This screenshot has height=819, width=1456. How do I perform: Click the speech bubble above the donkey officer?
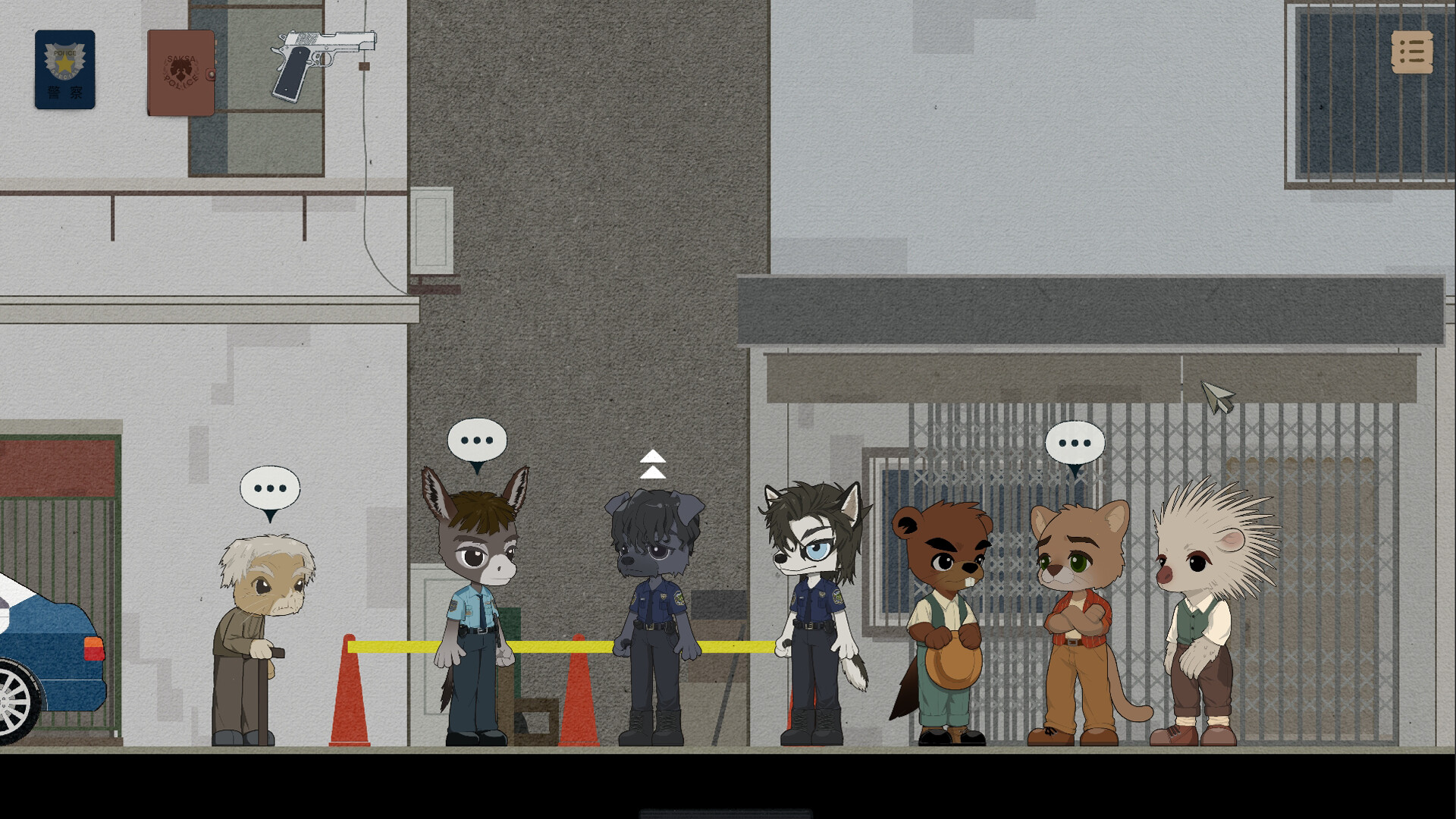(476, 438)
